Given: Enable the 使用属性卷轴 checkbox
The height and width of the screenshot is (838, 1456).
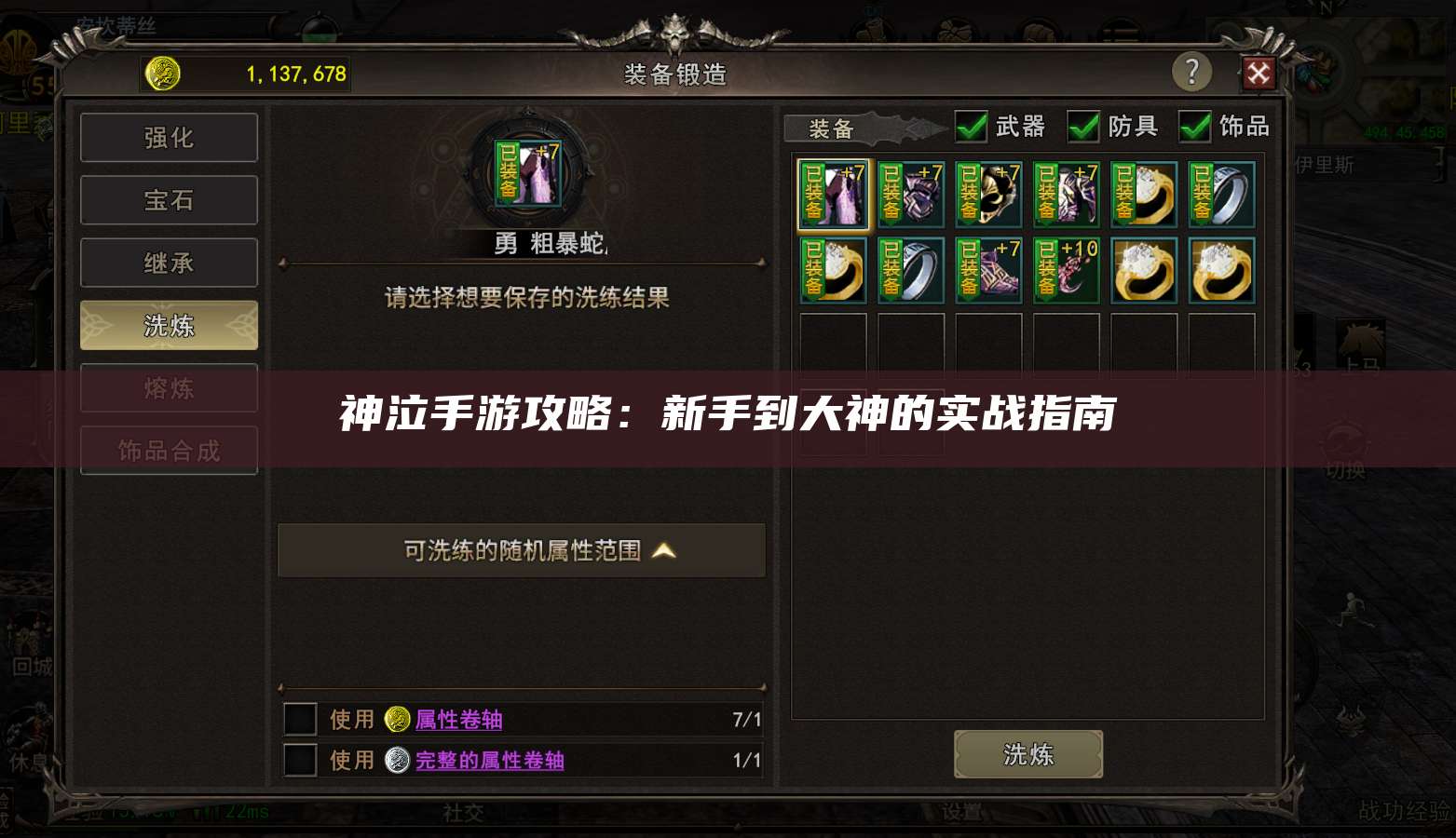Looking at the screenshot, I should pyautogui.click(x=300, y=719).
